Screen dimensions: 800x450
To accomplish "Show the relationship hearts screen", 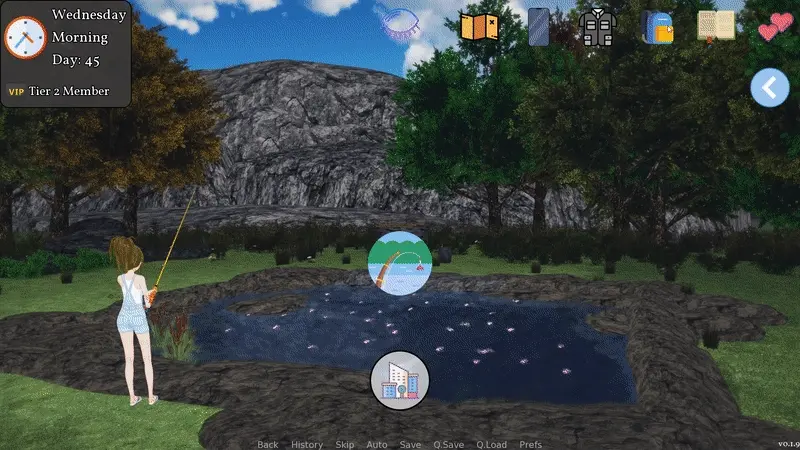I will pyautogui.click(x=774, y=27).
